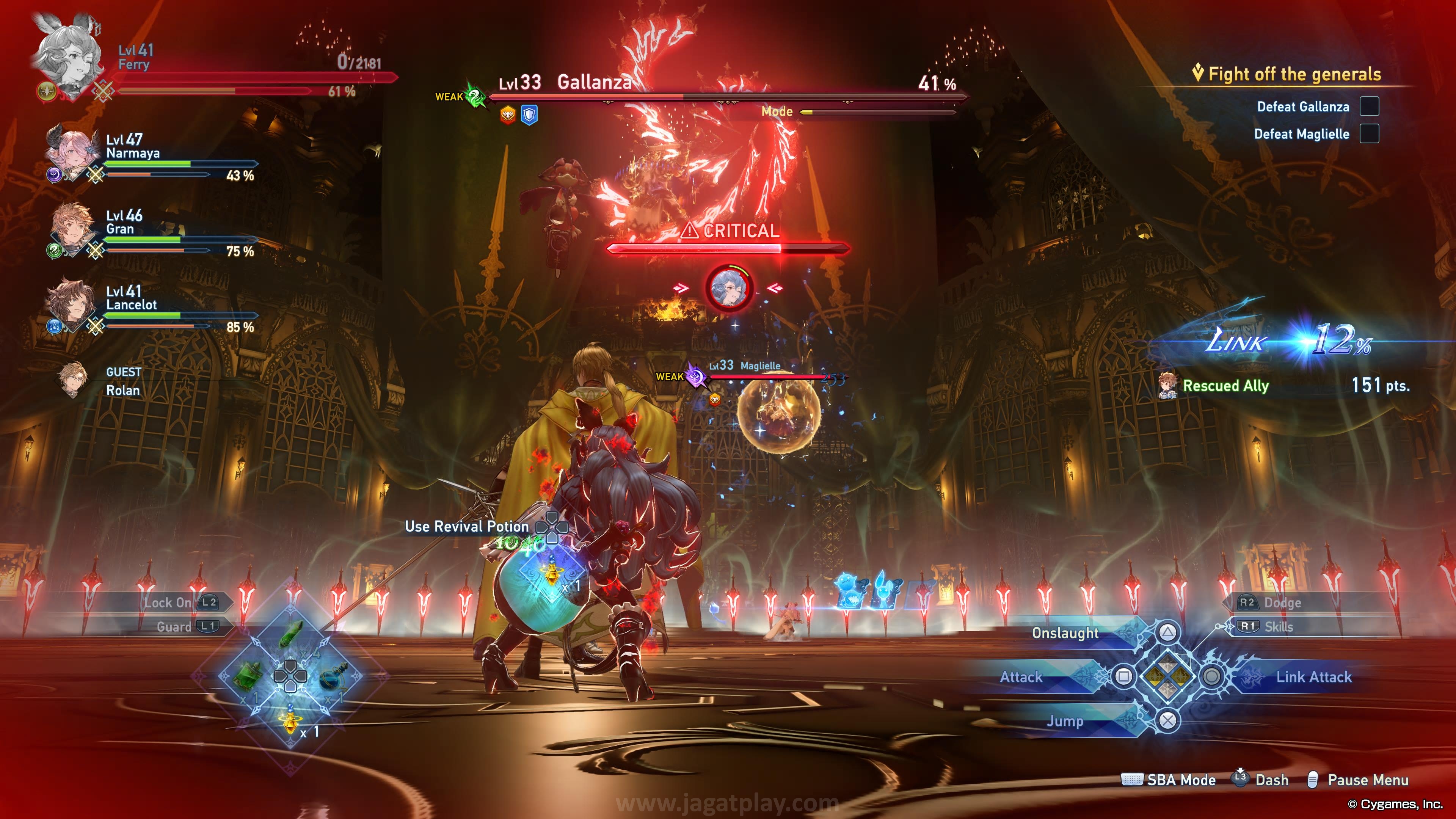The width and height of the screenshot is (1456, 819).
Task: Open the Fight off the generals objective
Action: click(1293, 74)
